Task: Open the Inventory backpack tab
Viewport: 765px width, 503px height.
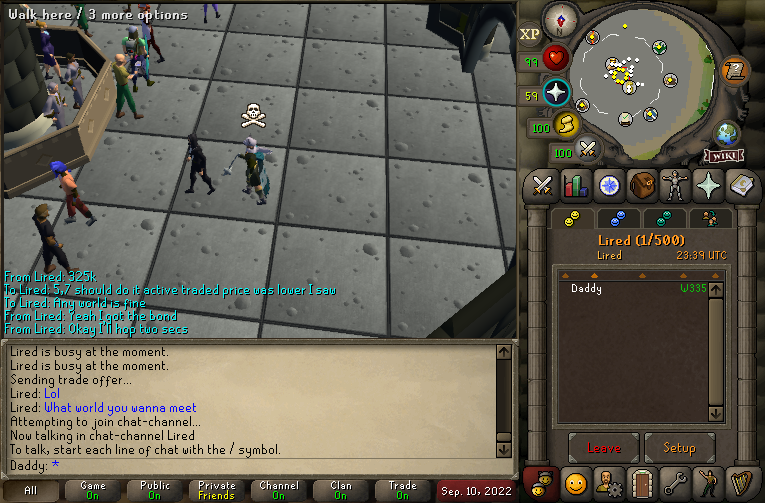Action: pos(642,185)
